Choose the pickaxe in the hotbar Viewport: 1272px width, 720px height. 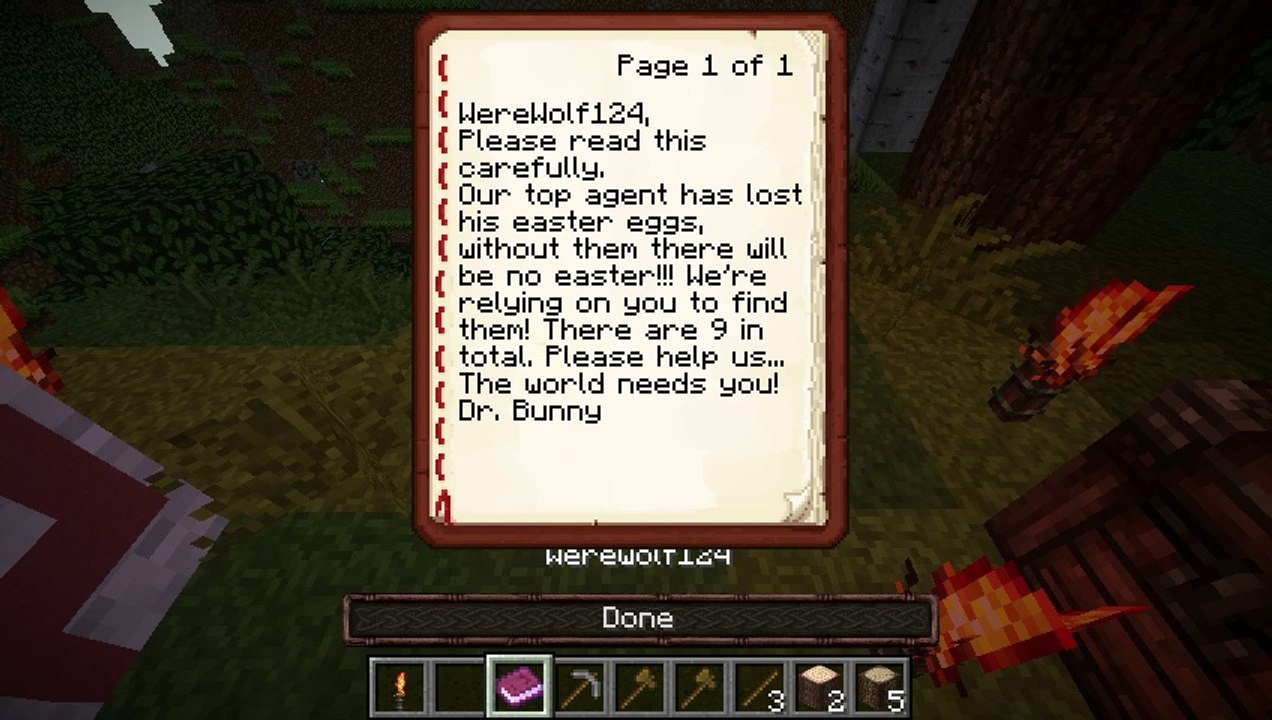tap(580, 688)
